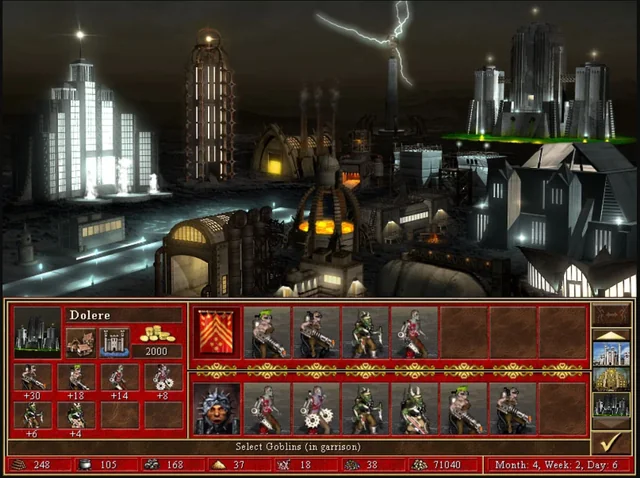Image resolution: width=640 pixels, height=478 pixels.
Task: Select the dark city town thumbnail
Action: [x=611, y=405]
